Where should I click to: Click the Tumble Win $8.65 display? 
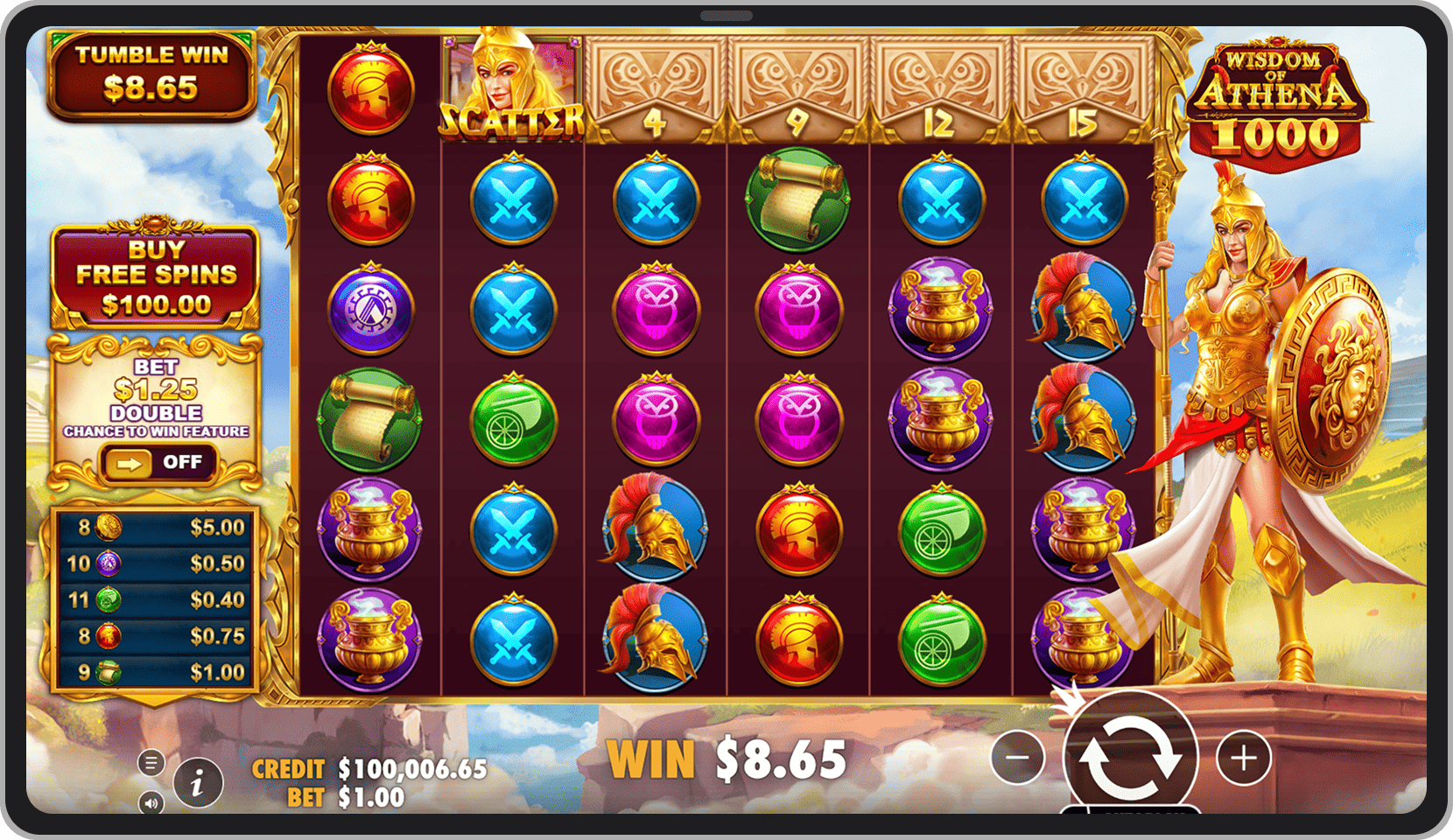[x=152, y=72]
